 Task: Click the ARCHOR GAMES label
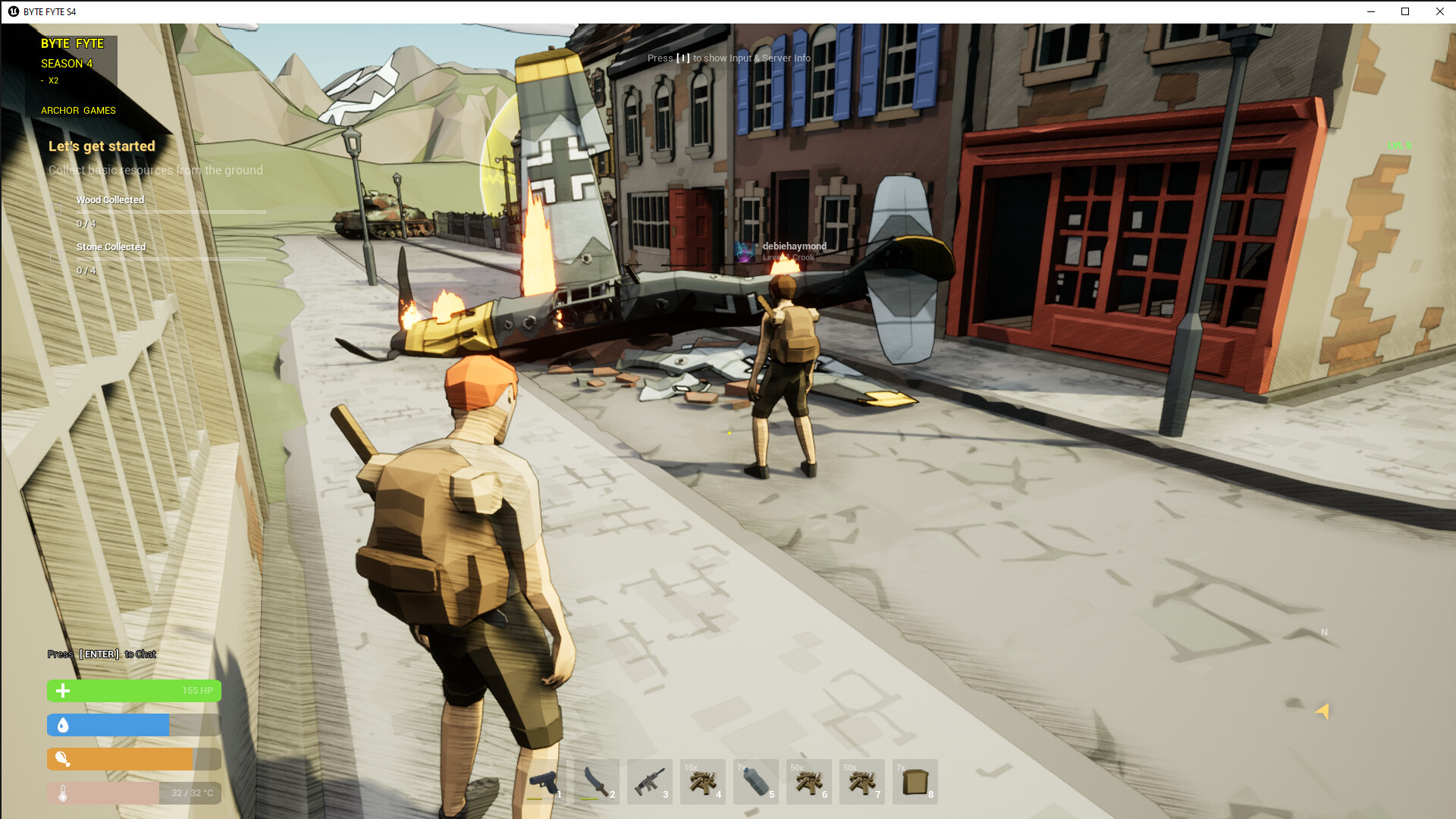click(78, 110)
